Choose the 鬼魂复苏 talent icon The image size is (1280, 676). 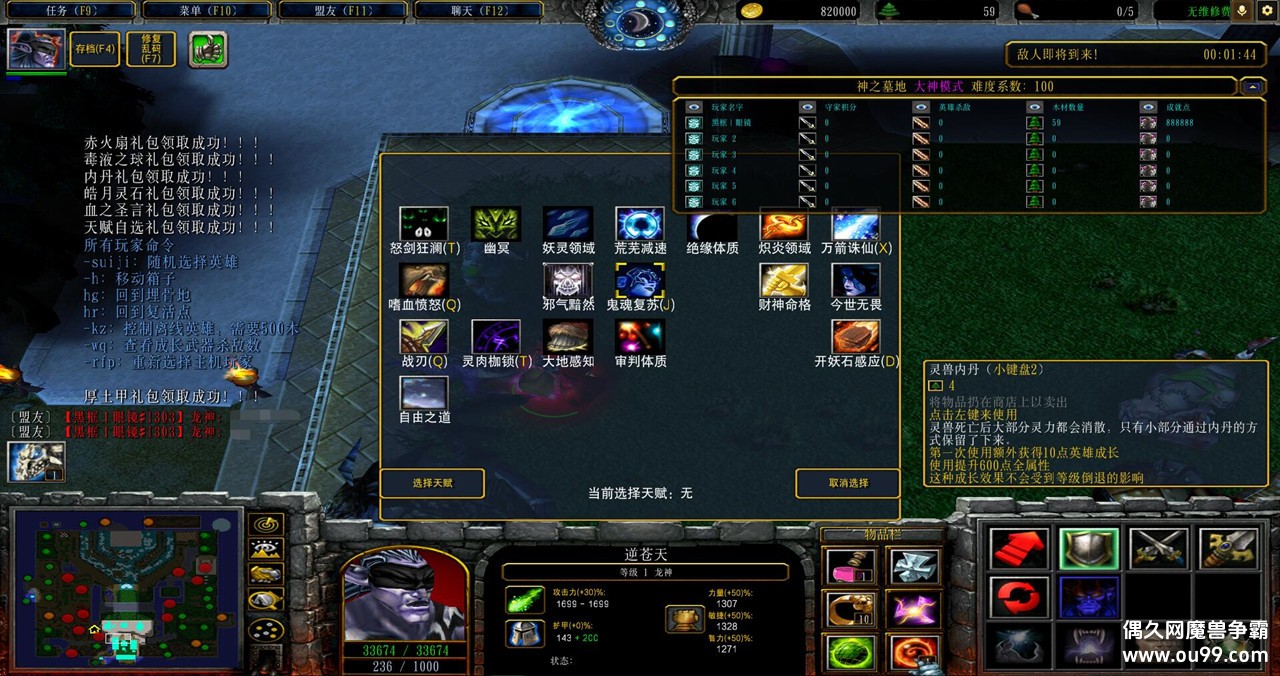(640, 281)
